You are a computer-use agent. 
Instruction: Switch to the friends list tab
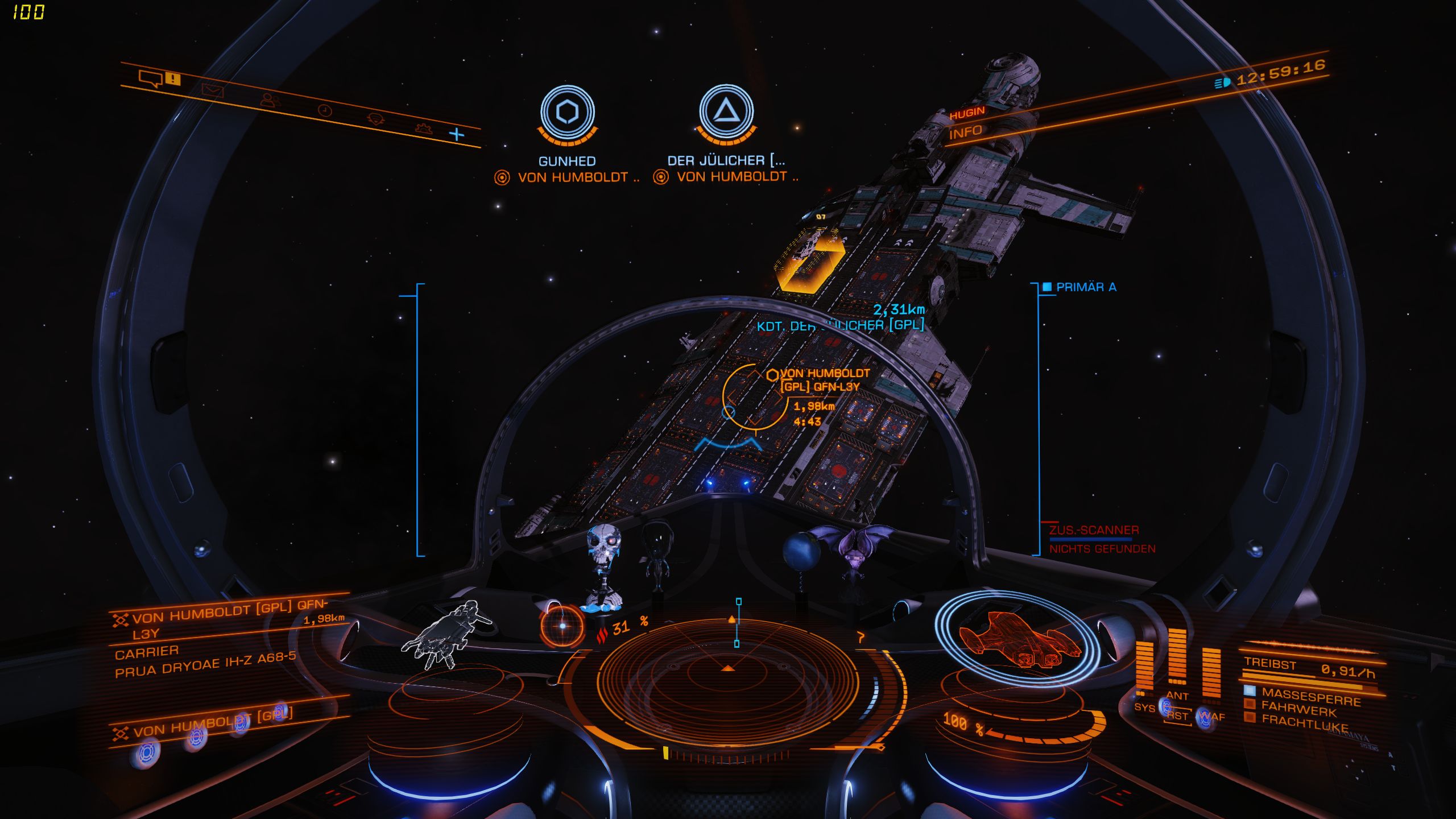click(x=270, y=101)
